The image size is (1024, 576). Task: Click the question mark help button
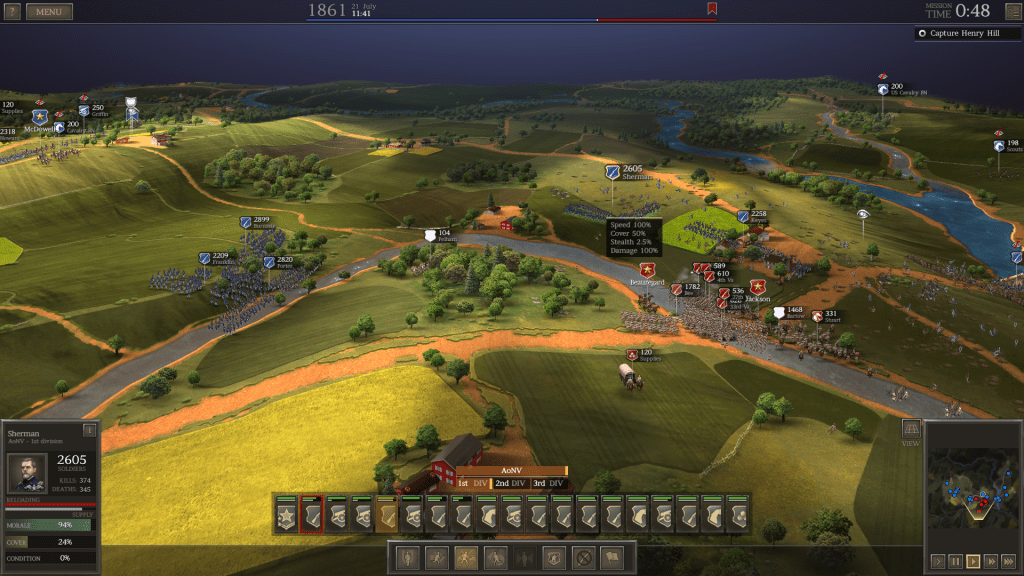click(x=12, y=12)
